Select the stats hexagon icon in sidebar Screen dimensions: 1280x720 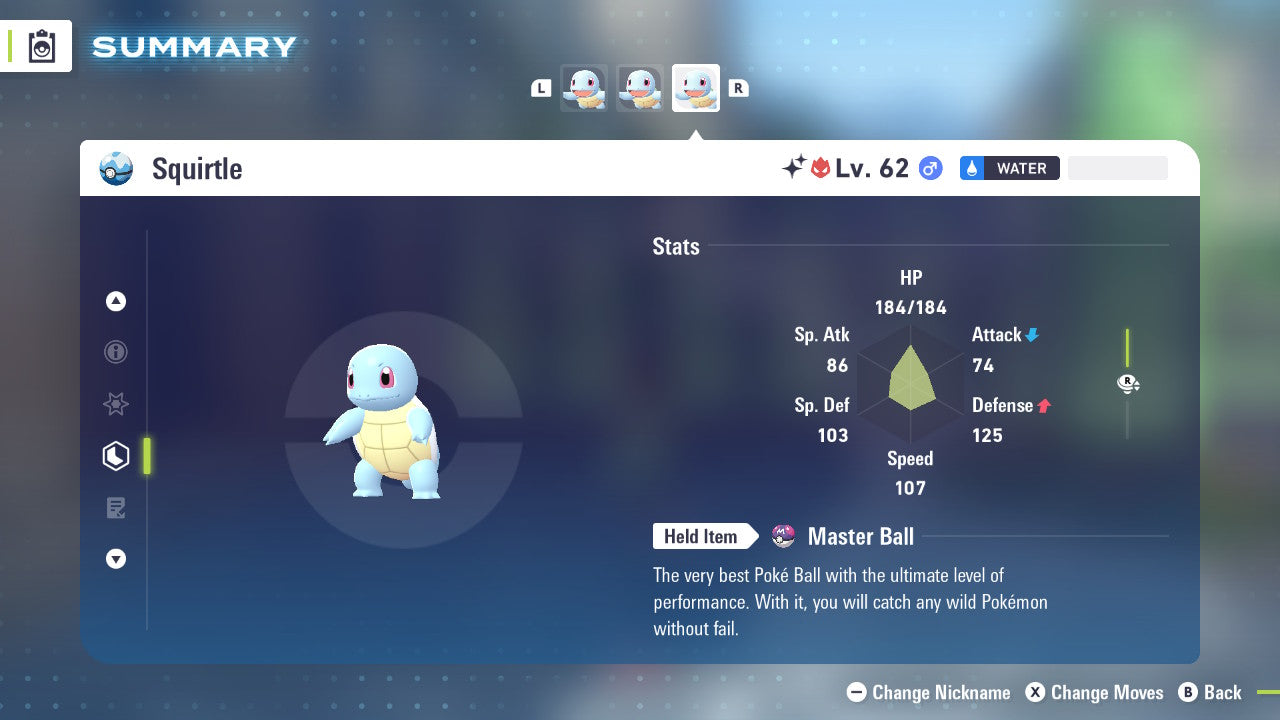[116, 456]
